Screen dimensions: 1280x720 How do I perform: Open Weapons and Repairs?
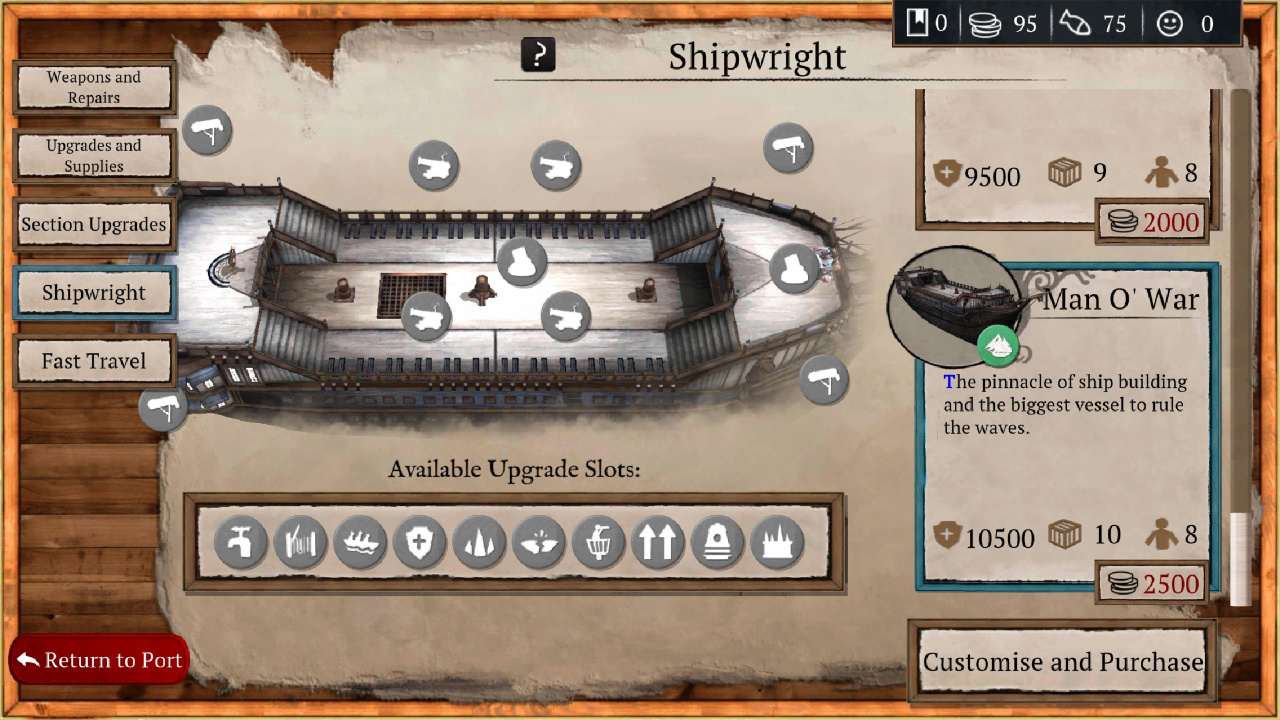click(94, 87)
